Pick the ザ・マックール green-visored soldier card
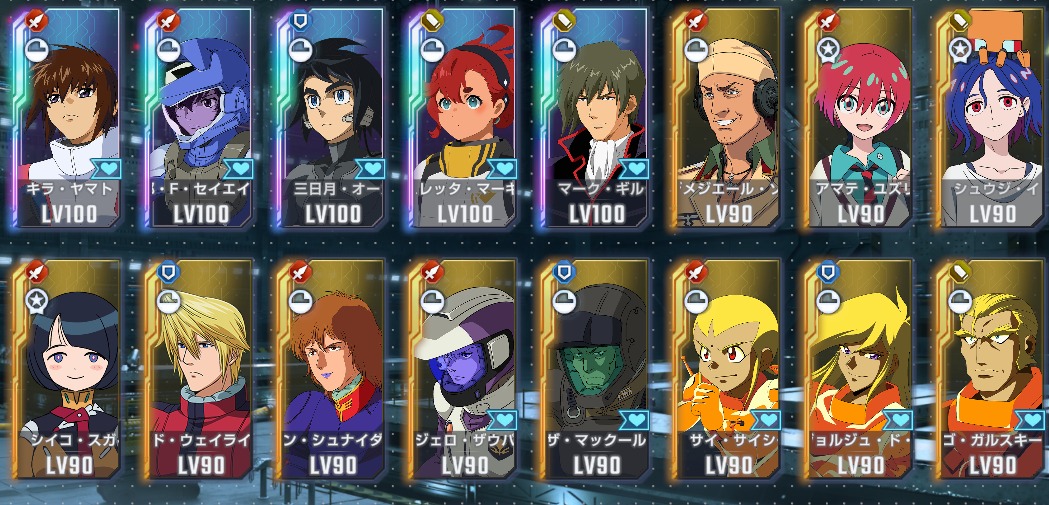The image size is (1049, 505). (x=598, y=370)
